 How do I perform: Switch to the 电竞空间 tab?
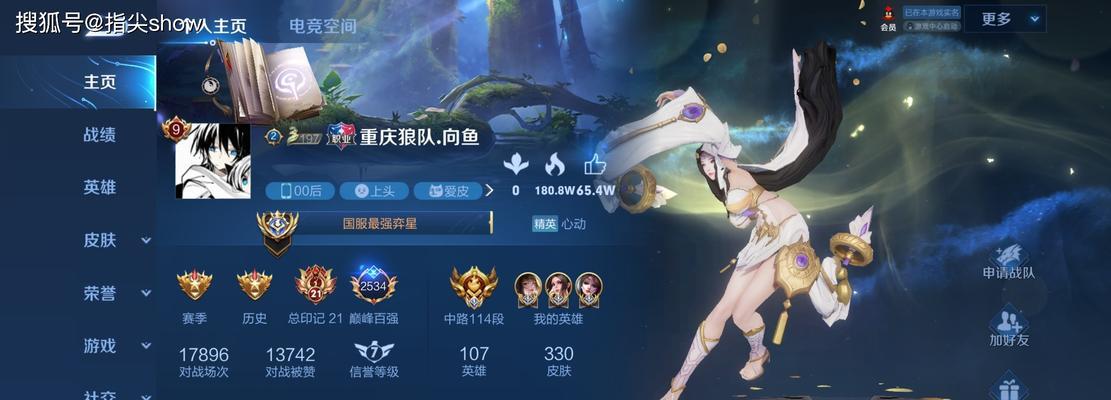pos(327,26)
